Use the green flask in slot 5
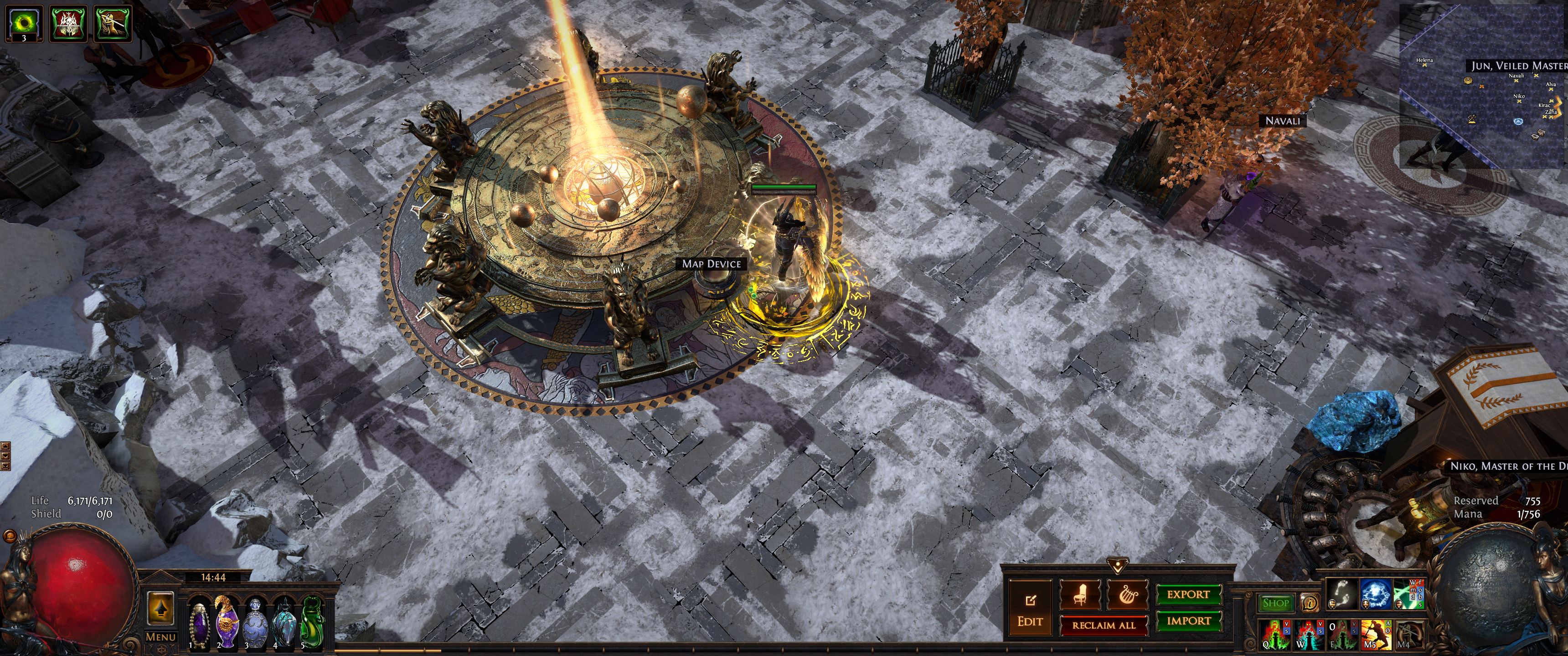1568x656 pixels. click(311, 622)
